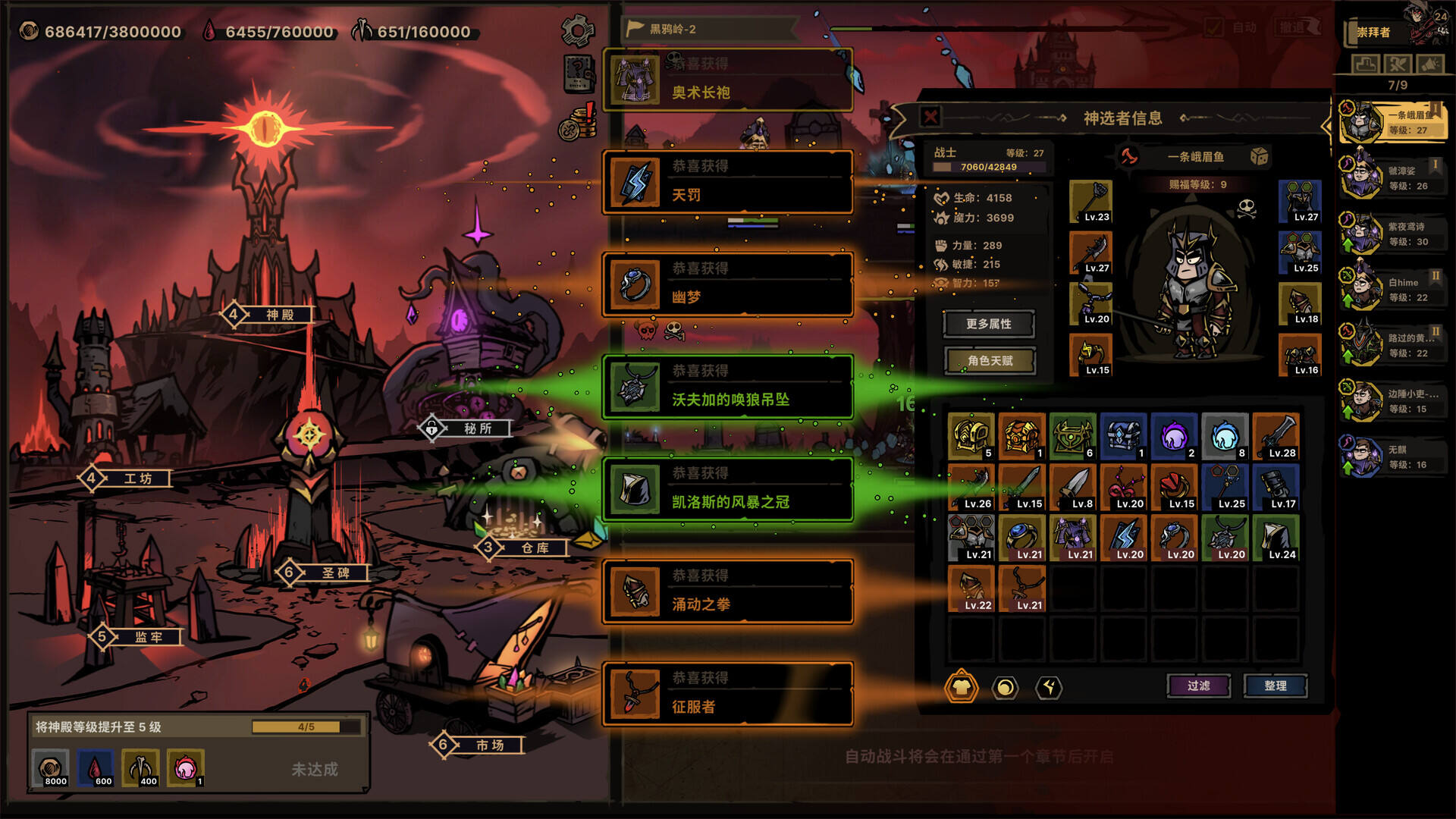
Task: Close the 神选者信息 panel
Action: point(930,117)
